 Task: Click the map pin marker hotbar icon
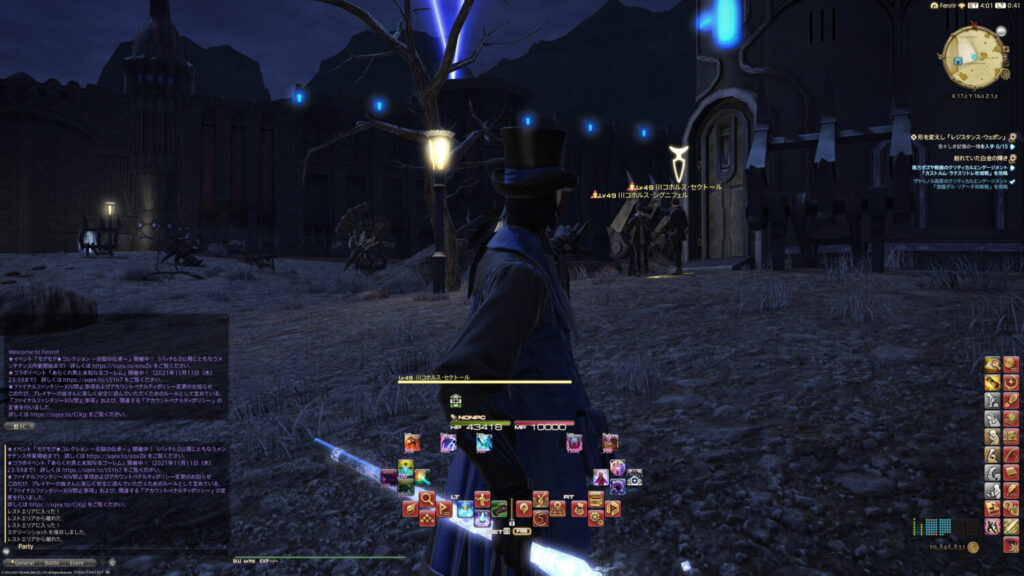[523, 507]
